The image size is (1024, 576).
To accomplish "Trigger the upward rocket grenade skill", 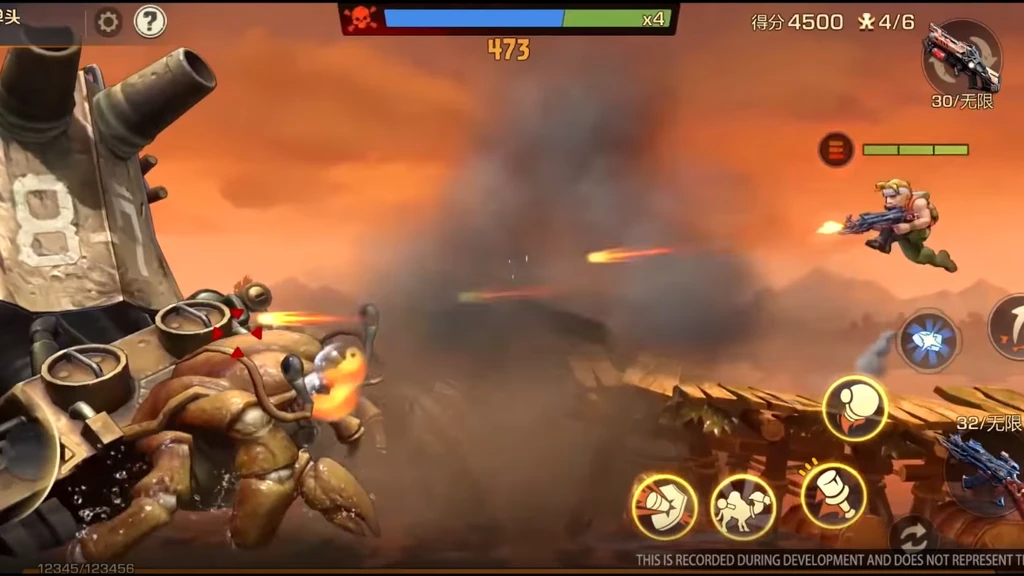I will 856,408.
